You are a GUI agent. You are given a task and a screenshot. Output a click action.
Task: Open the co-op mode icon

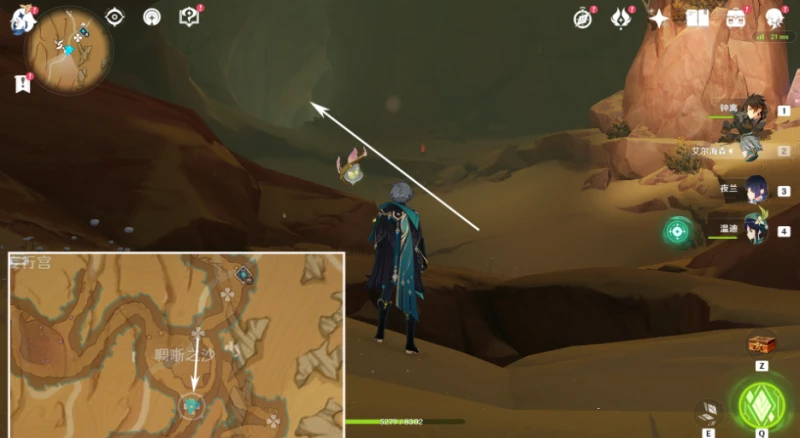151,17
